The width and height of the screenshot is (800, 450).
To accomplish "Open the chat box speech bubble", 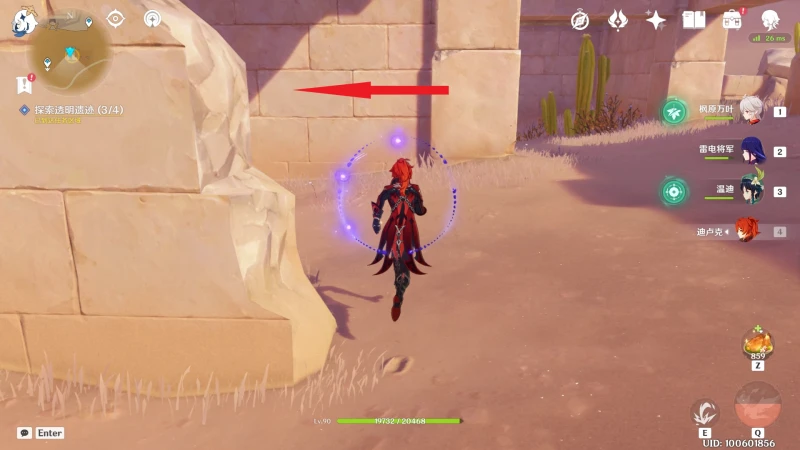I will point(24,433).
